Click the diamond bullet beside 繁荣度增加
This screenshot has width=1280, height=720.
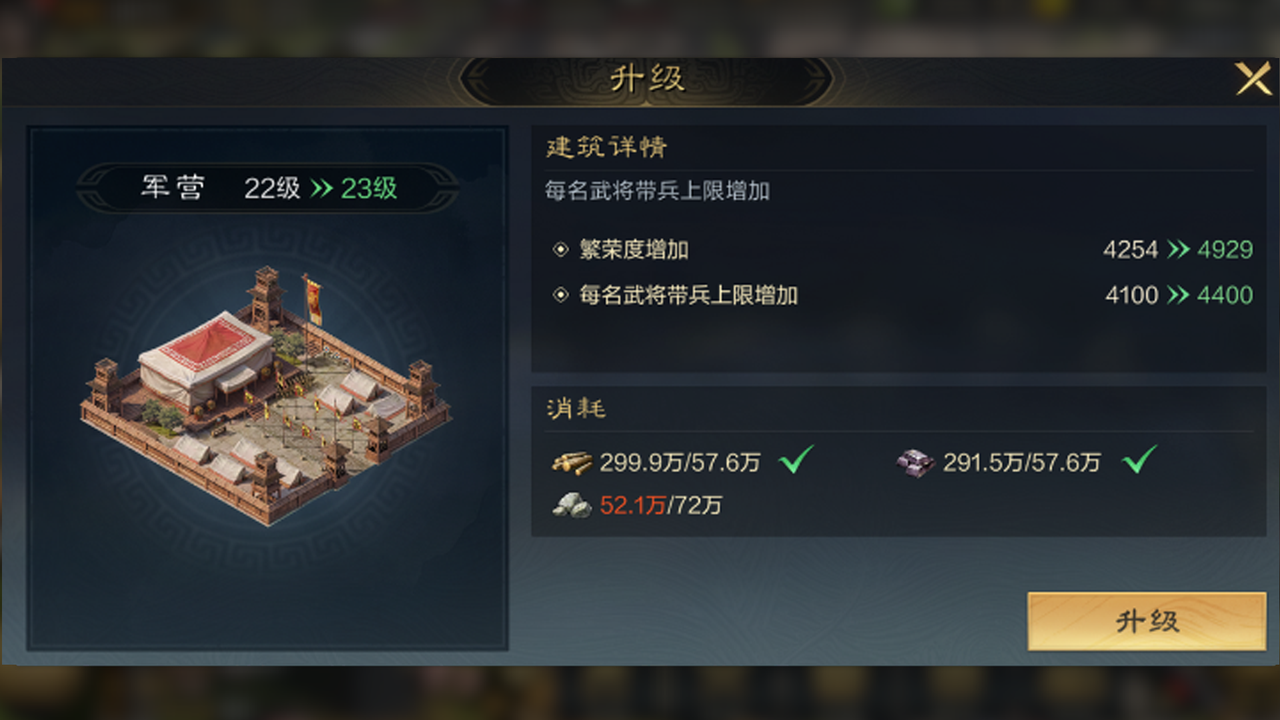click(x=561, y=250)
